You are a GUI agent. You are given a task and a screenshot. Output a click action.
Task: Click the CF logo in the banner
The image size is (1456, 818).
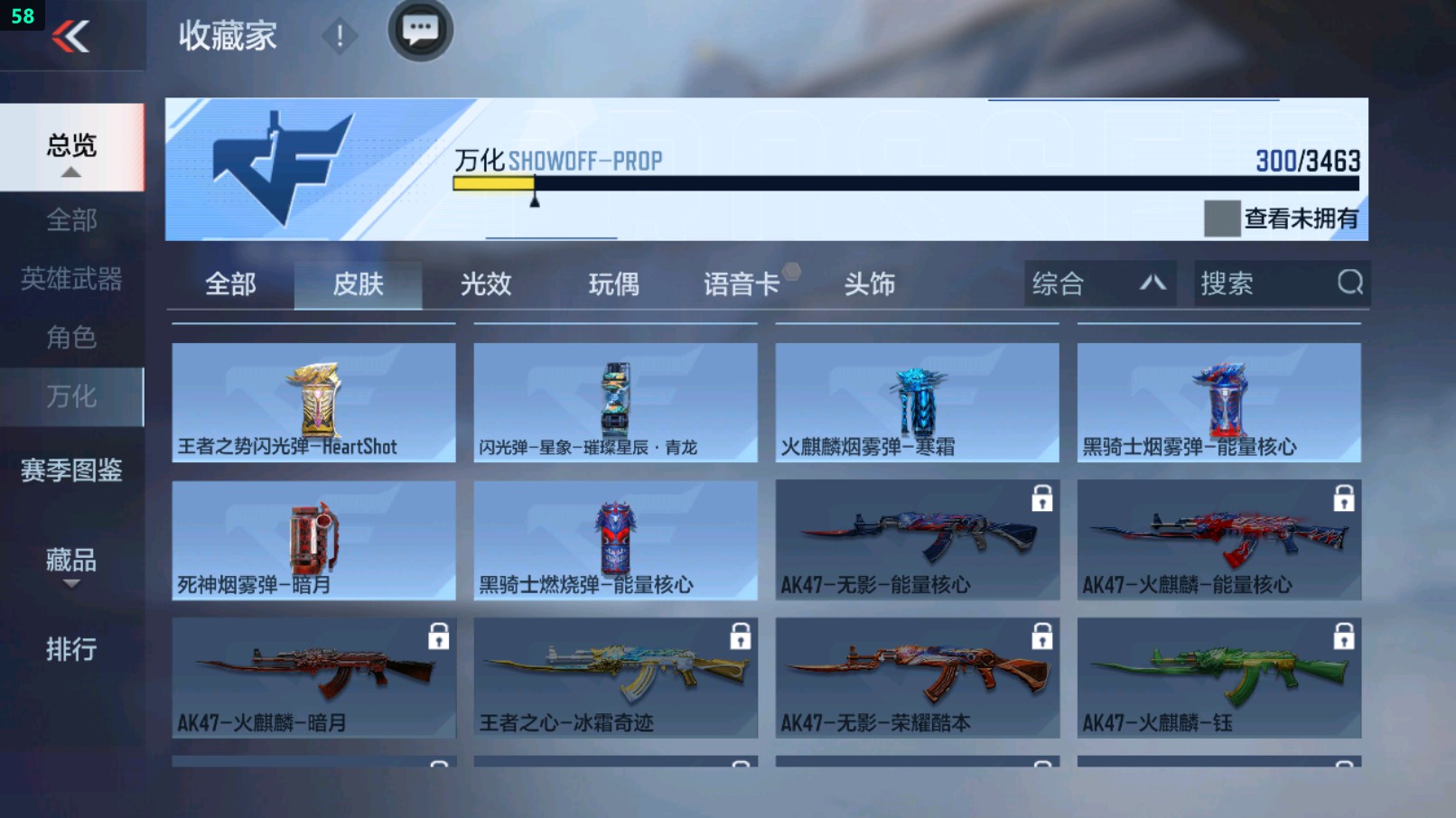pyautogui.click(x=280, y=167)
